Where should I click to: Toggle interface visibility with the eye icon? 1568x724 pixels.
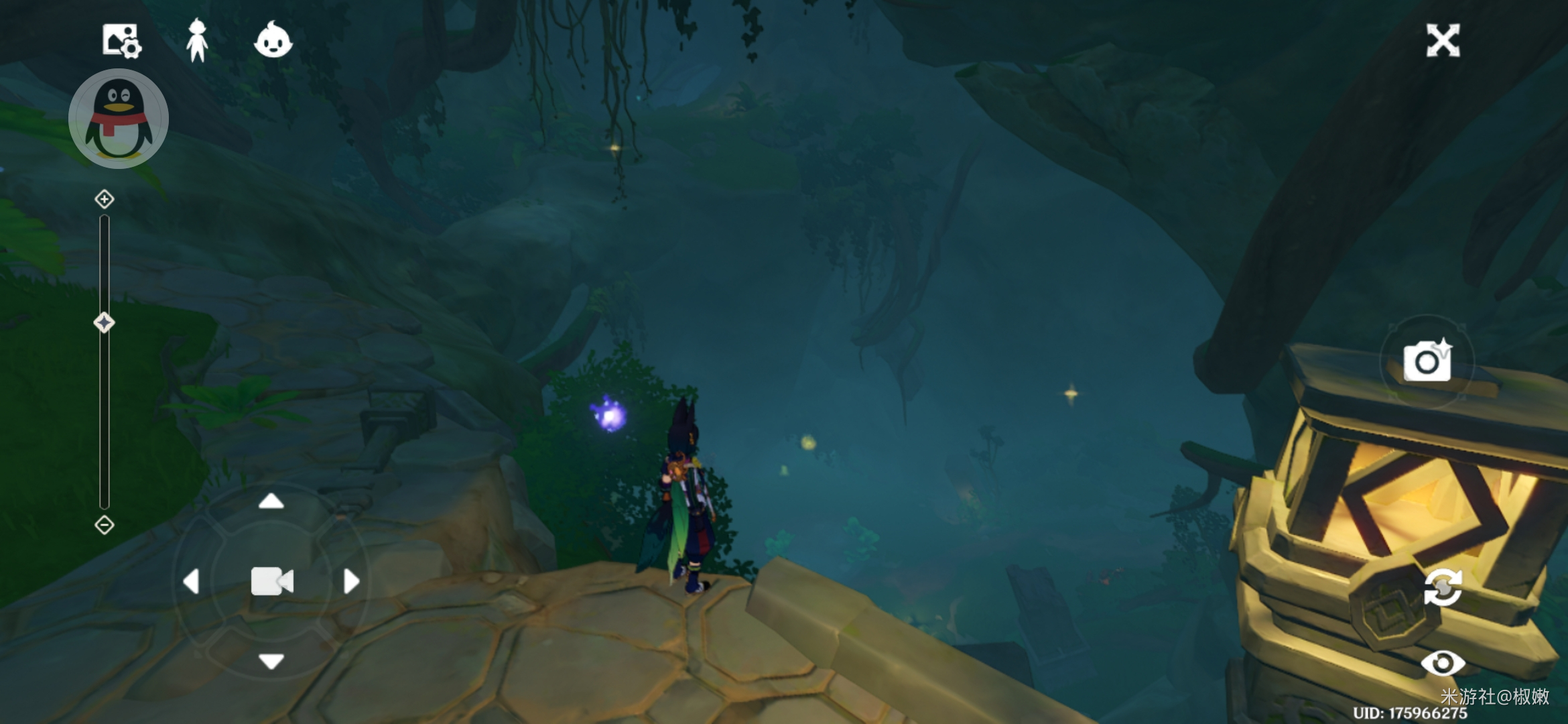point(1443,664)
